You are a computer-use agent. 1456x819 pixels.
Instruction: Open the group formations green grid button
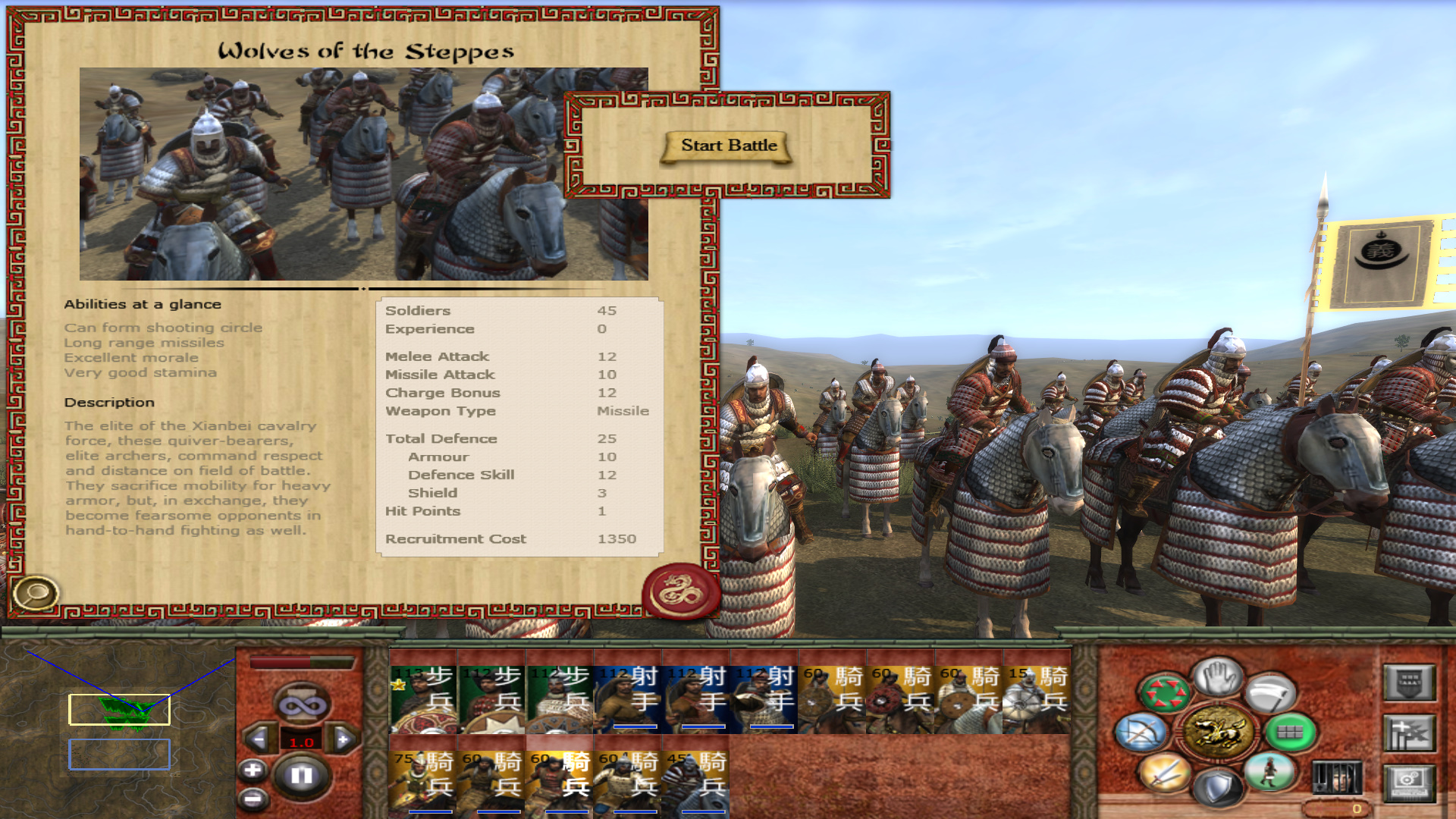[1289, 733]
